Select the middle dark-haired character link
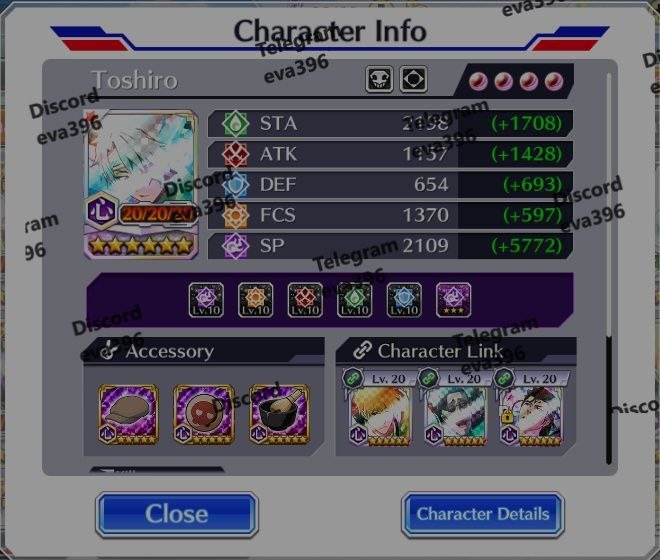660x560 pixels. click(x=455, y=414)
